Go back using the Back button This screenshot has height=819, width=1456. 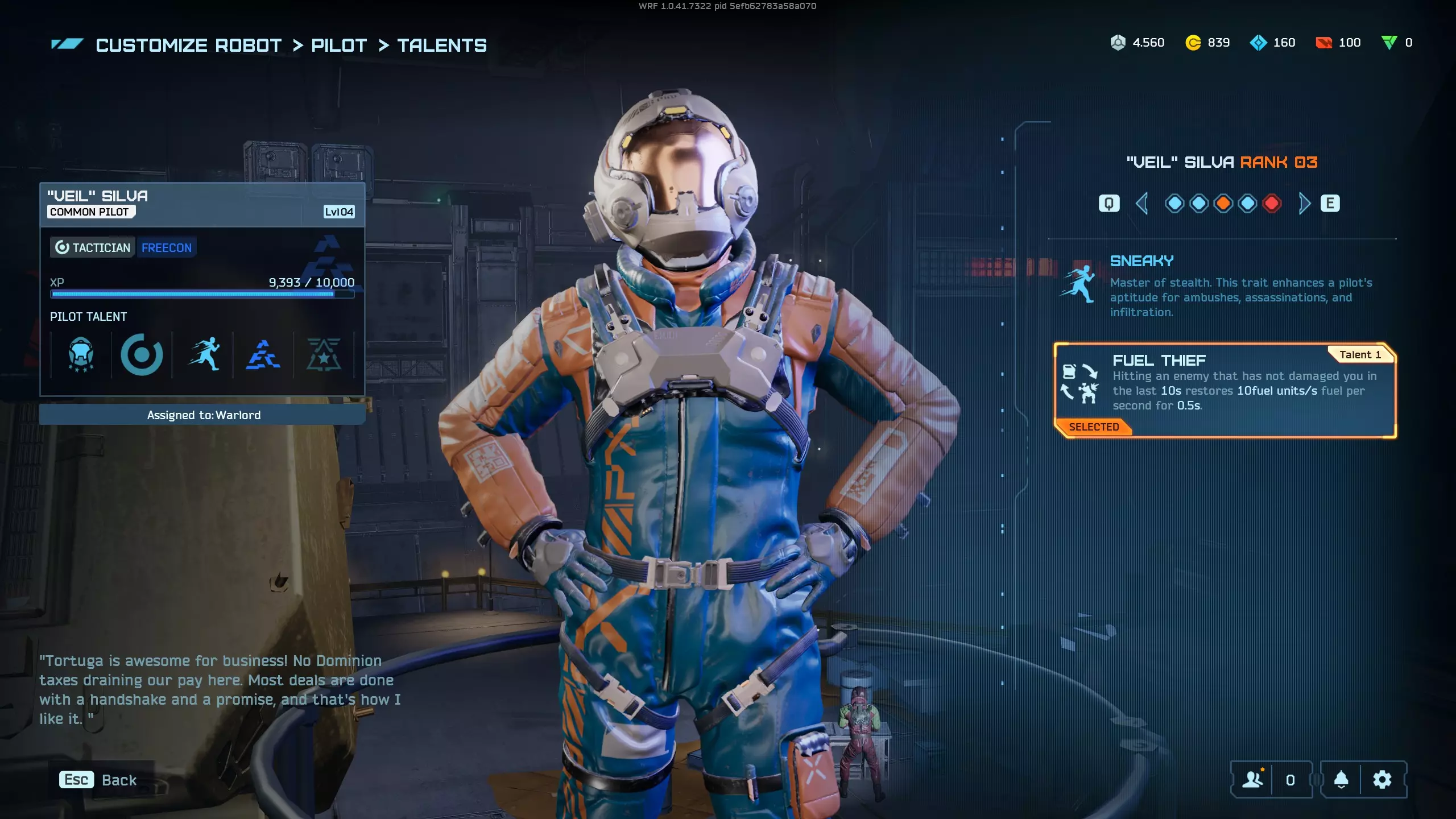tap(98, 780)
